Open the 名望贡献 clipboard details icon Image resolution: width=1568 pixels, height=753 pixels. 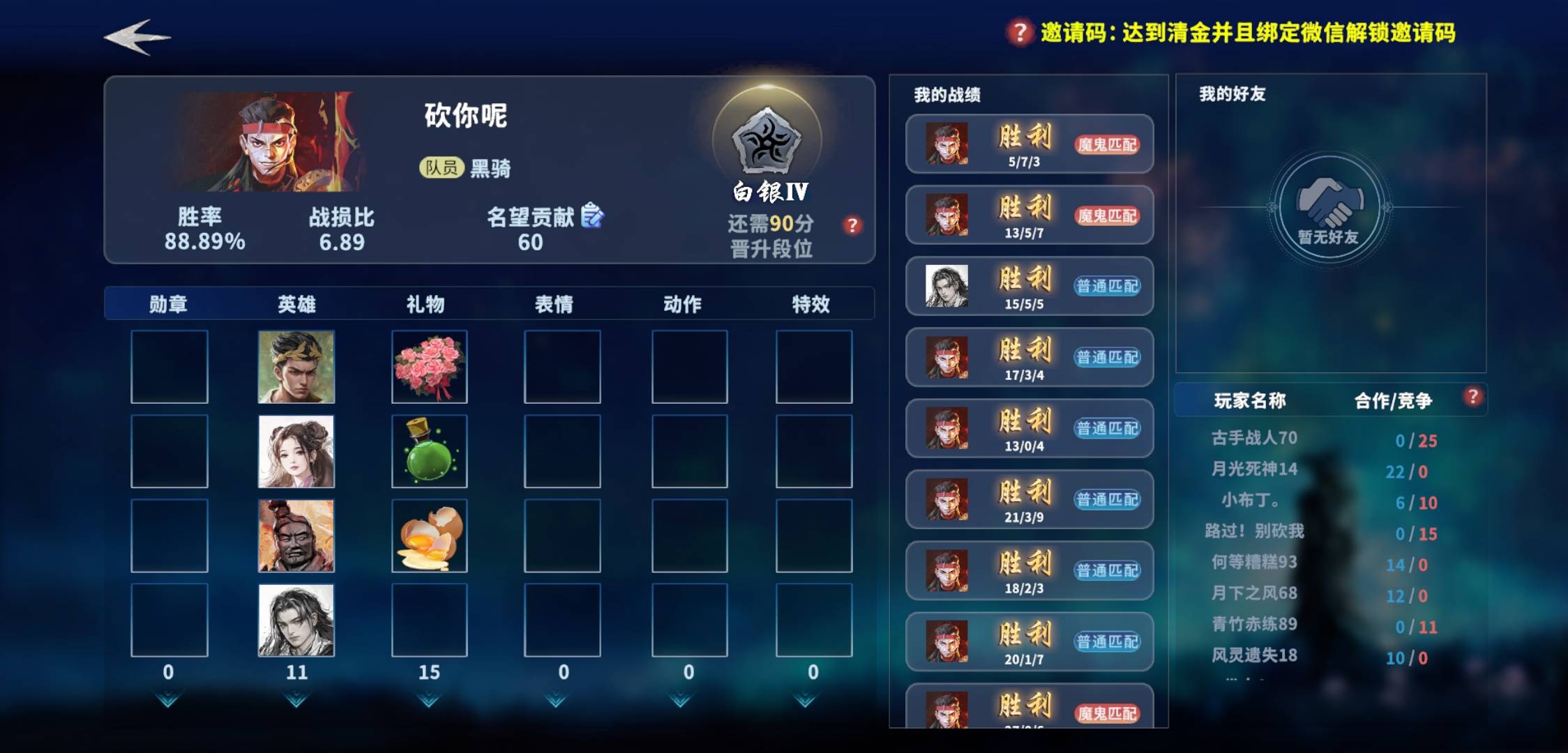tap(590, 216)
